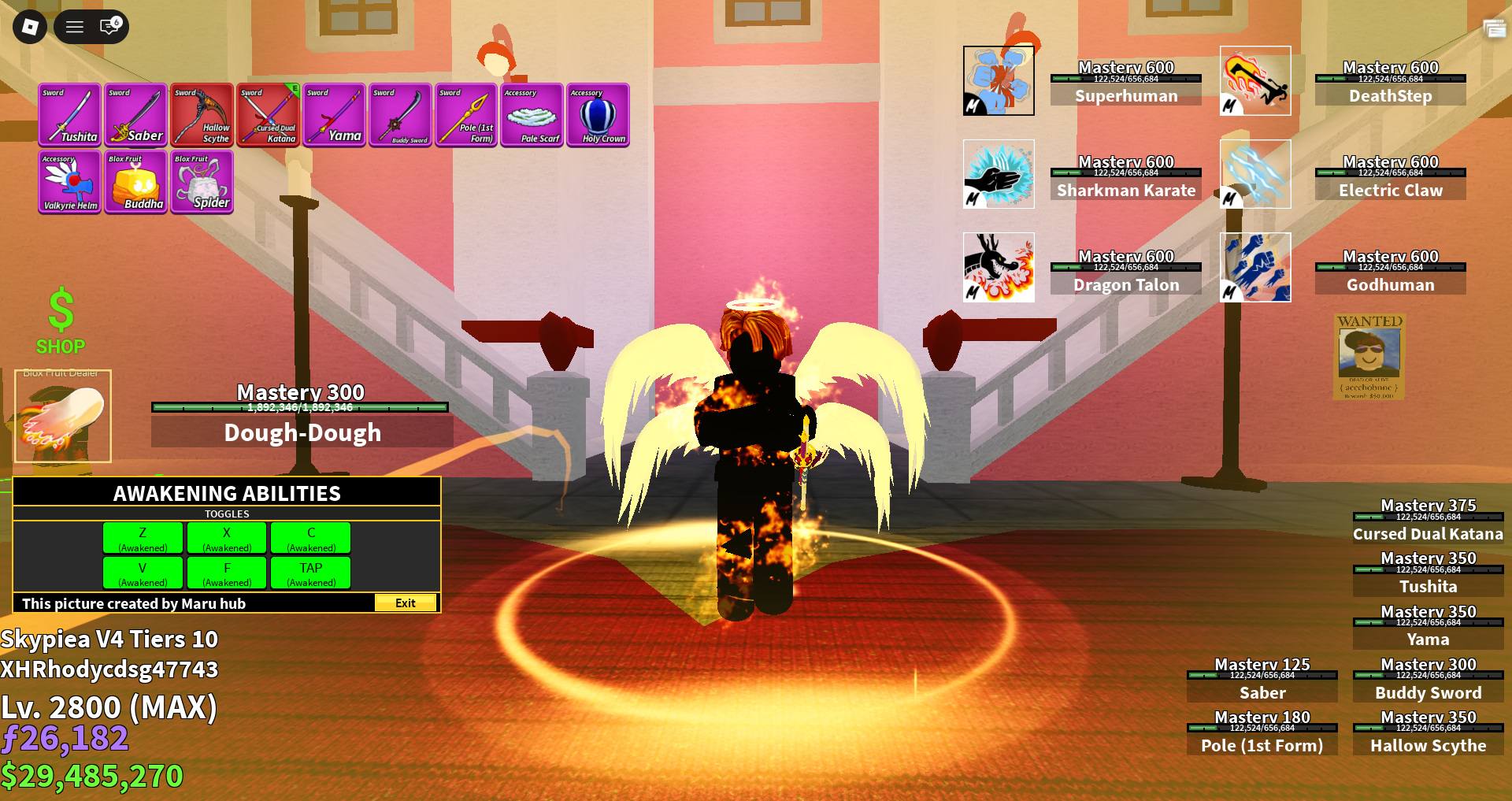Viewport: 1512px width, 801px height.
Task: Click the Superhuman fighting style icon
Action: pos(998,80)
